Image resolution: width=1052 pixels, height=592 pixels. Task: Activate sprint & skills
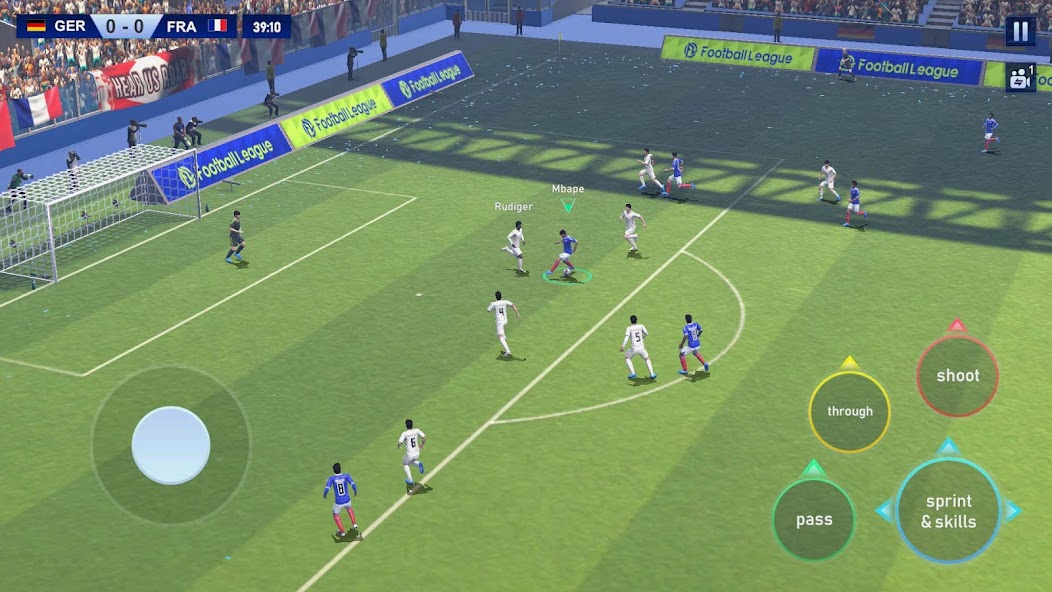pos(948,511)
